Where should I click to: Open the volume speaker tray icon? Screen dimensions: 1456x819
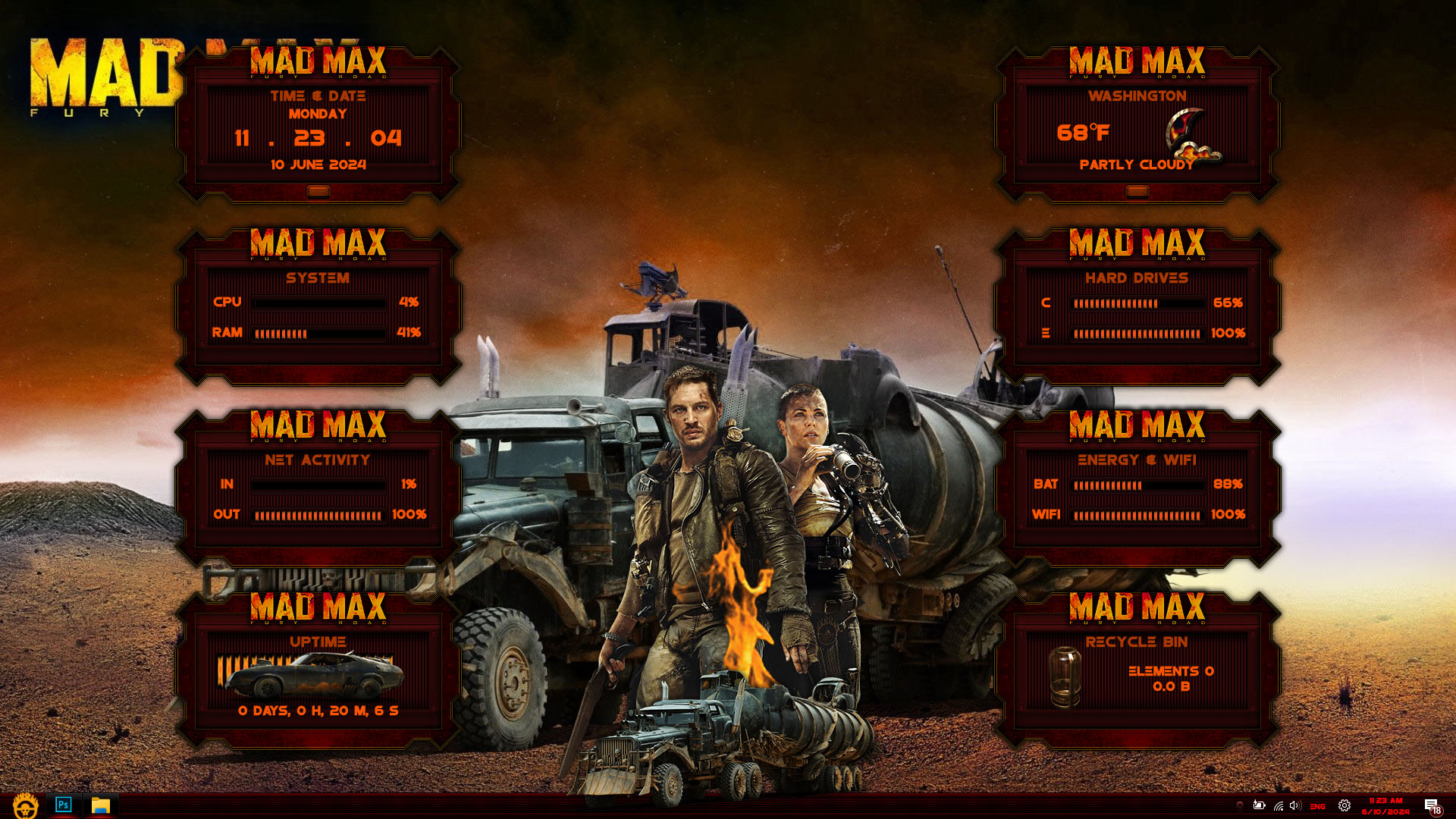click(1294, 805)
